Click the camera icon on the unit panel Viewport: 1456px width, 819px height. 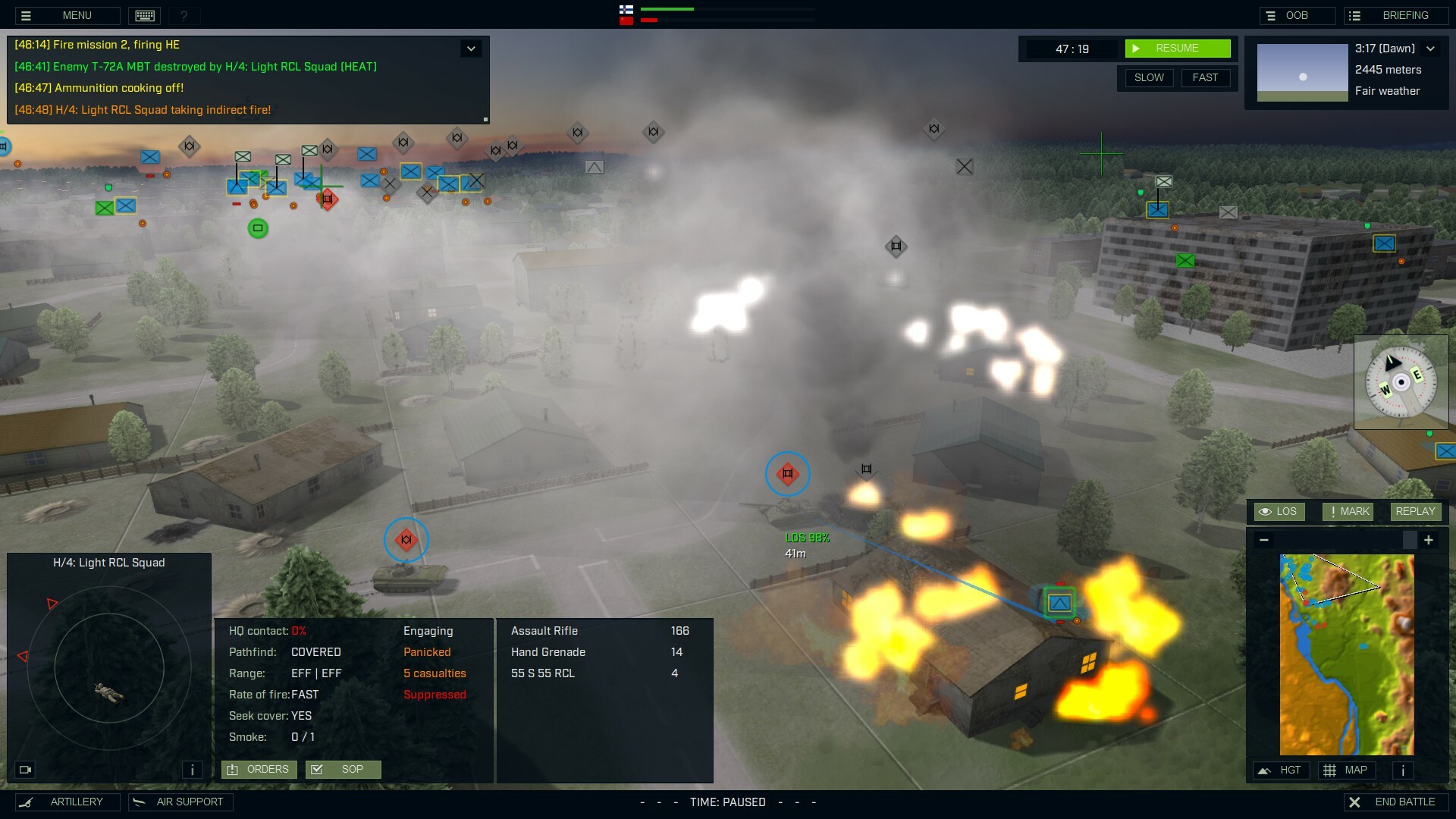point(25,770)
